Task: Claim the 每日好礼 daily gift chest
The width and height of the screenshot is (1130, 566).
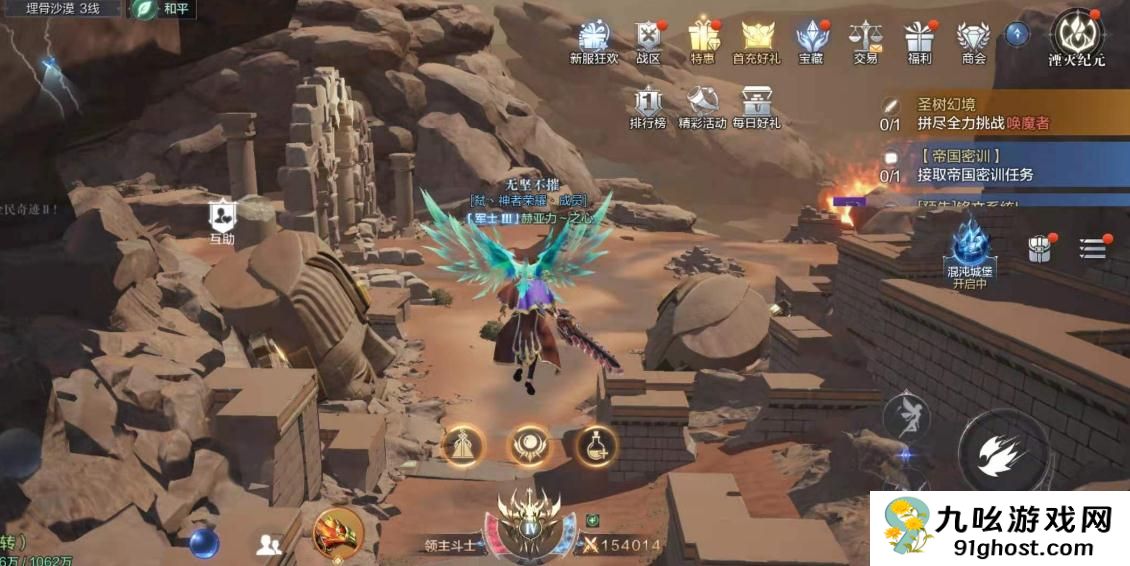Action: click(756, 105)
